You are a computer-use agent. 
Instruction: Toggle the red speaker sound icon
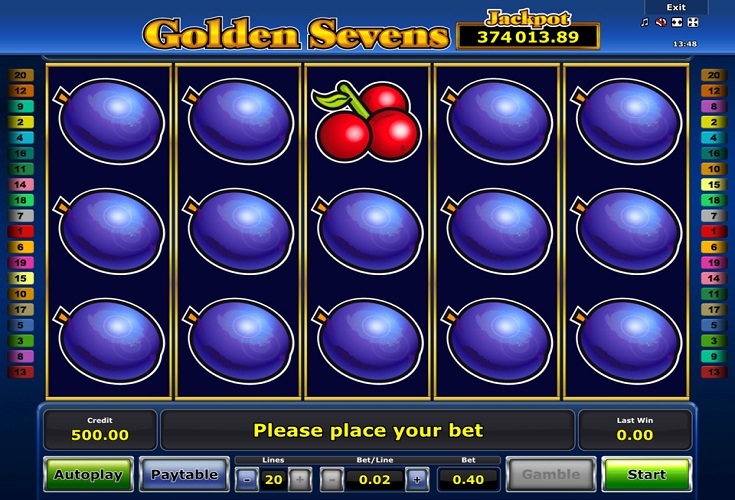[661, 22]
